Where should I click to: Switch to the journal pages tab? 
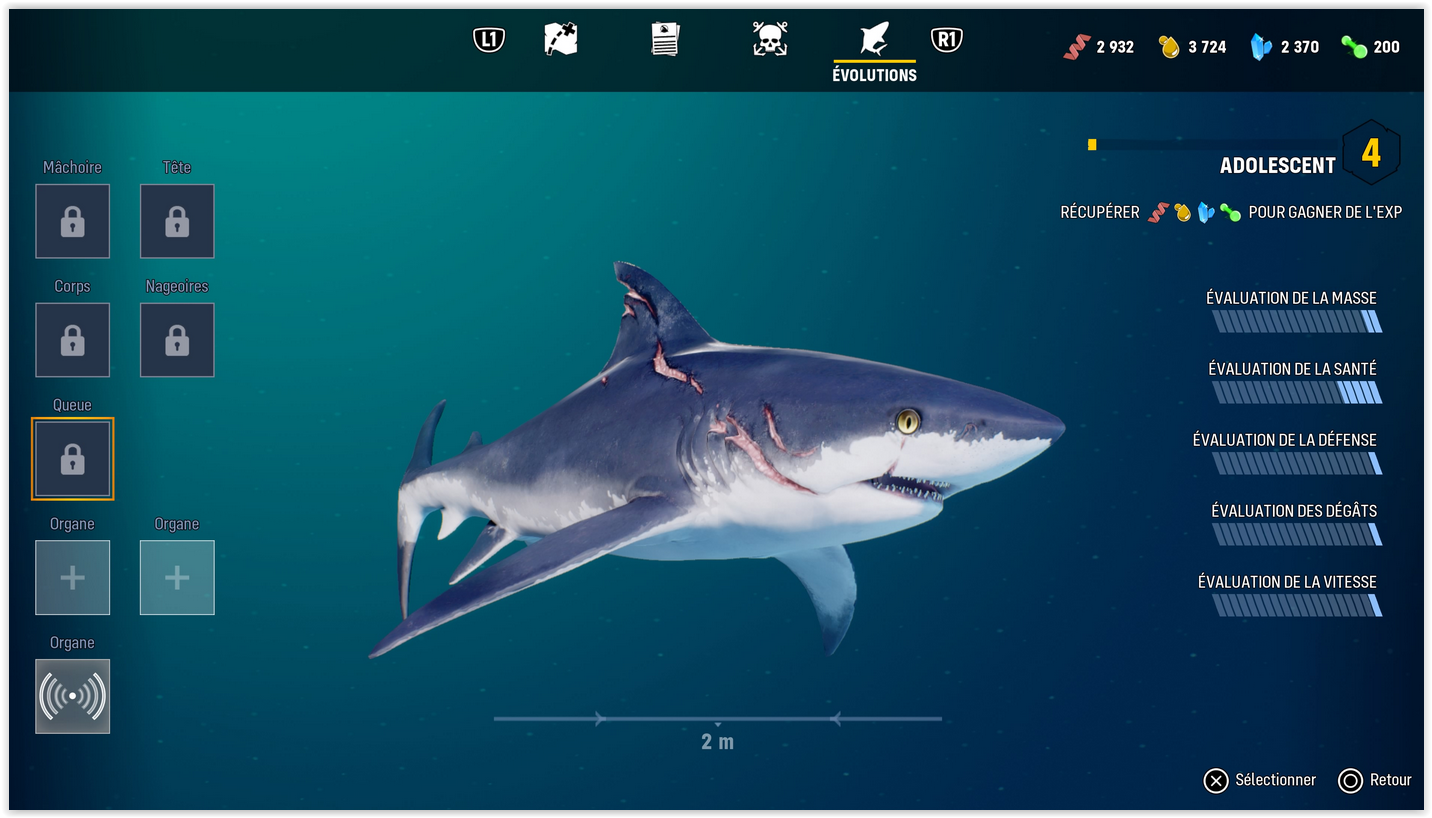pyautogui.click(x=665, y=40)
